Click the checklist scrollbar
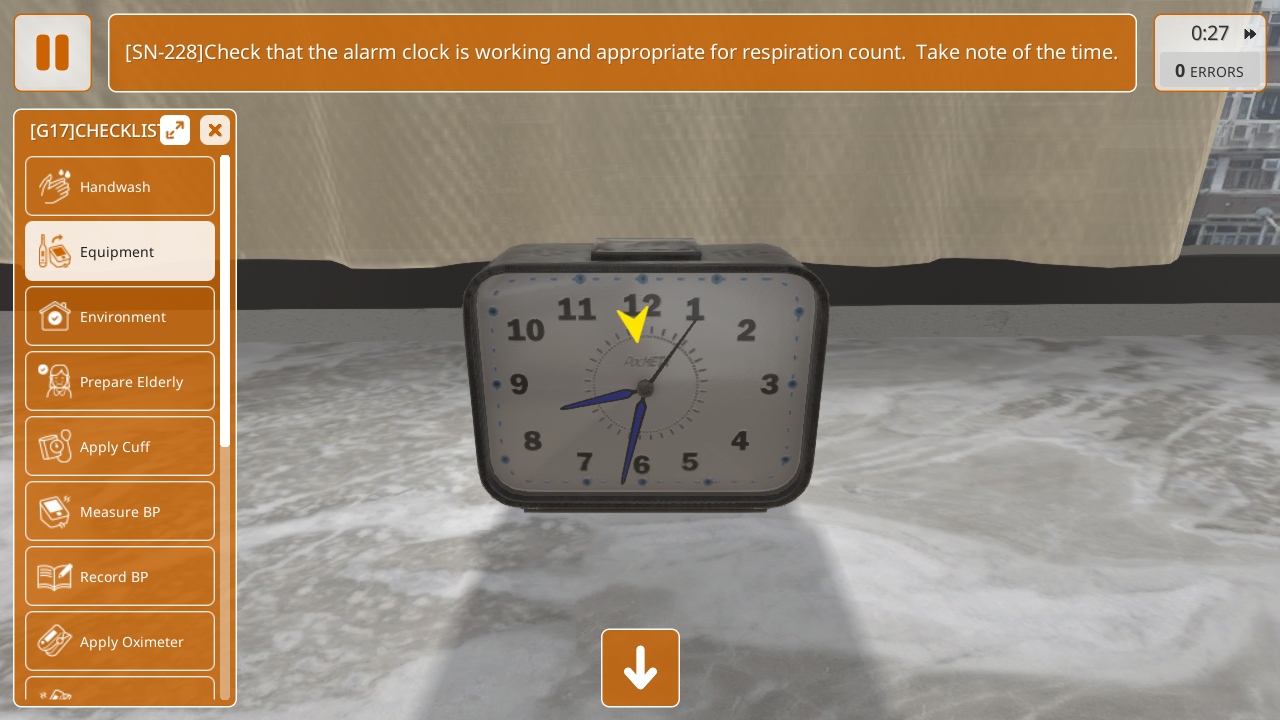Image resolution: width=1280 pixels, height=720 pixels. pos(225,300)
